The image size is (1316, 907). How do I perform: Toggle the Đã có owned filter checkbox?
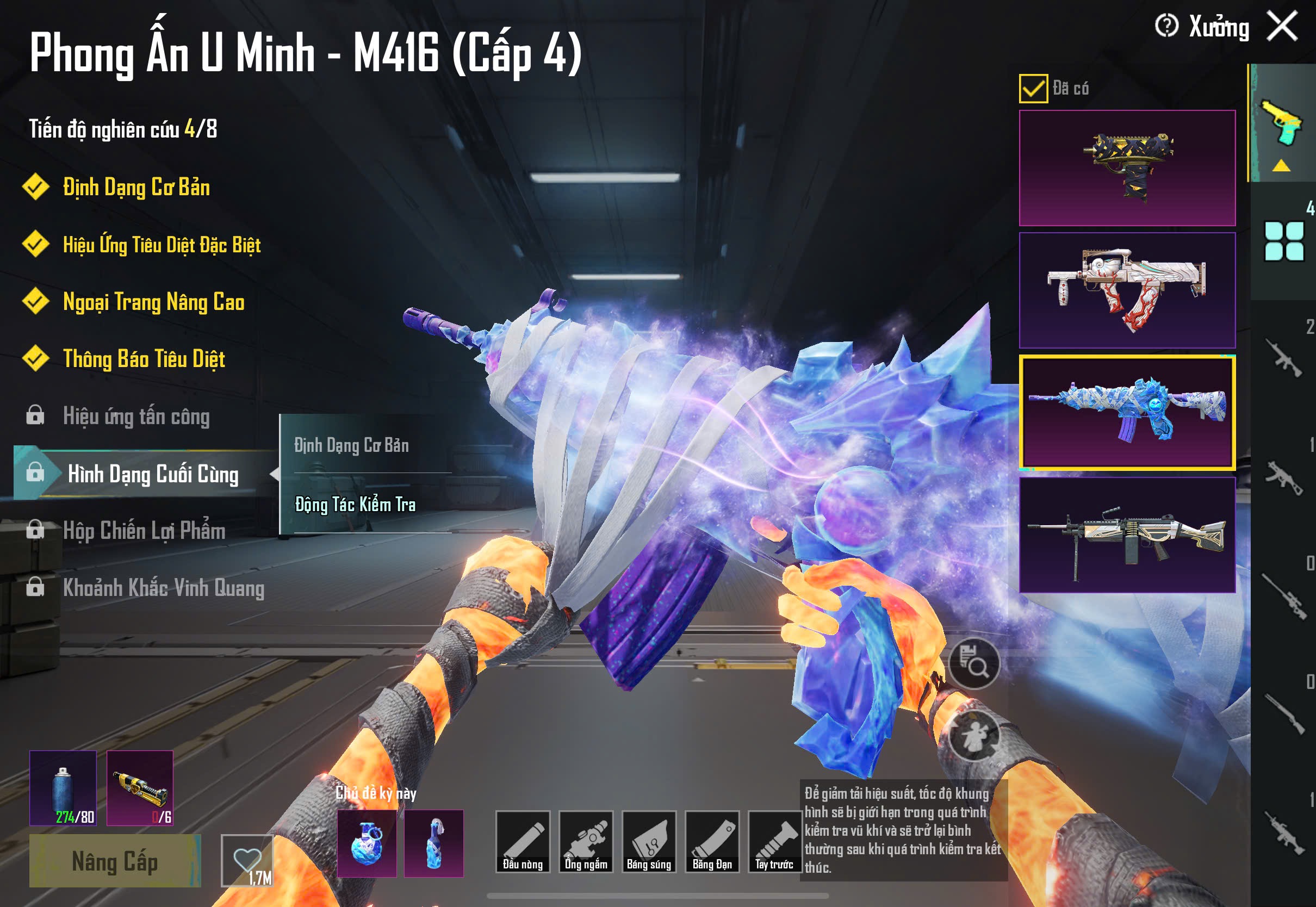[1033, 89]
